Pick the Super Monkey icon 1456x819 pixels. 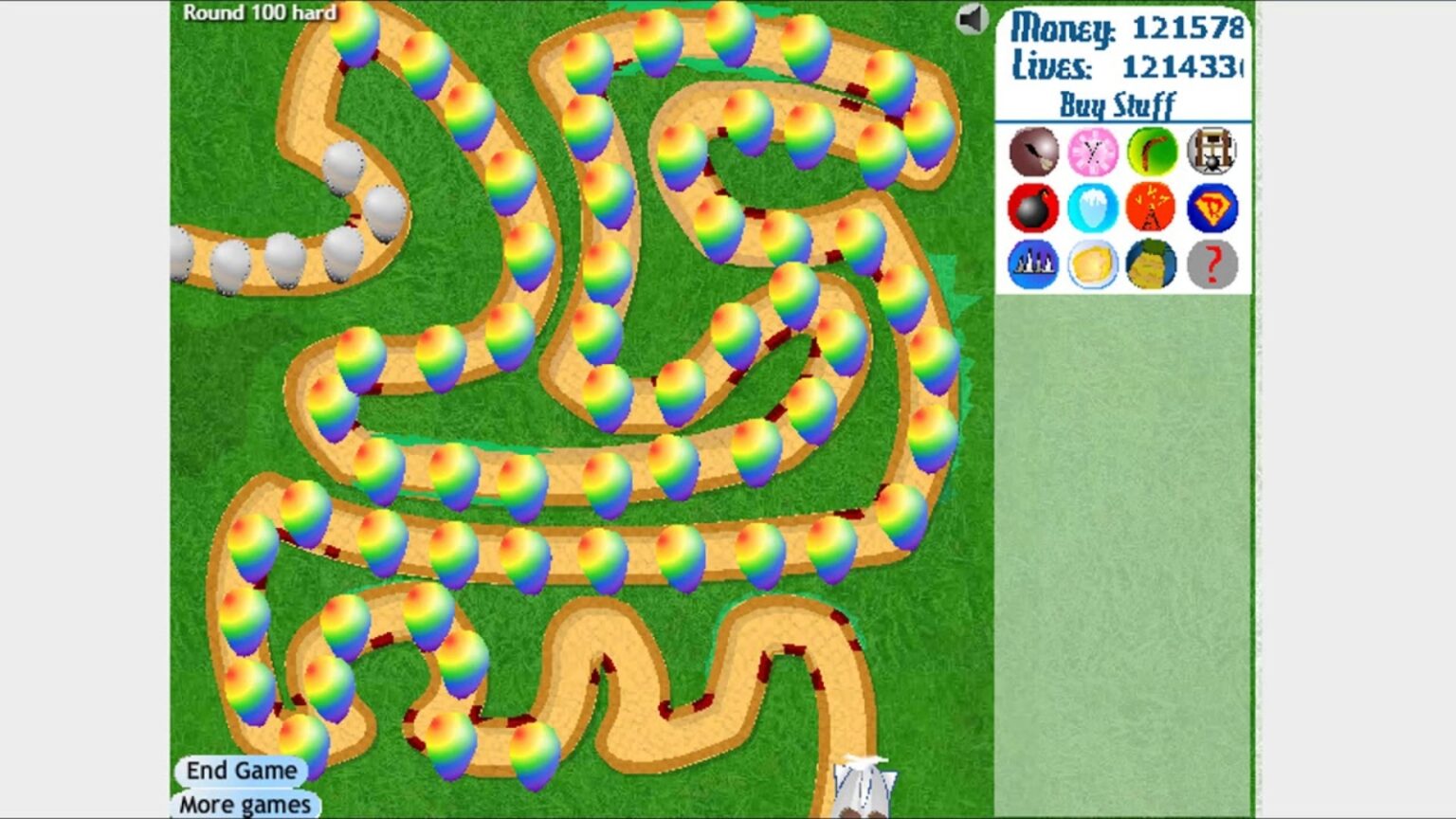pos(1210,208)
